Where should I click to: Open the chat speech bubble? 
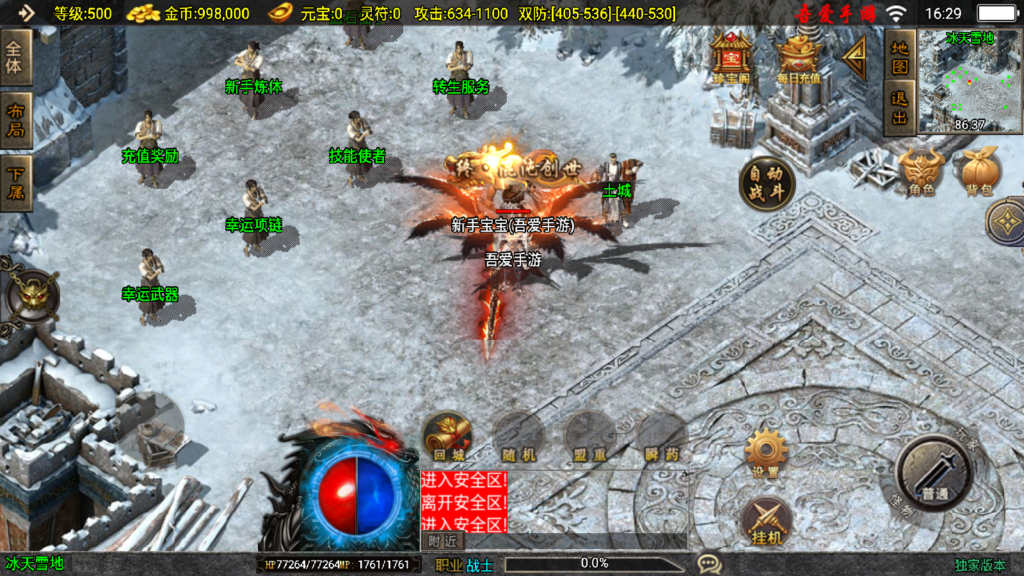click(709, 564)
